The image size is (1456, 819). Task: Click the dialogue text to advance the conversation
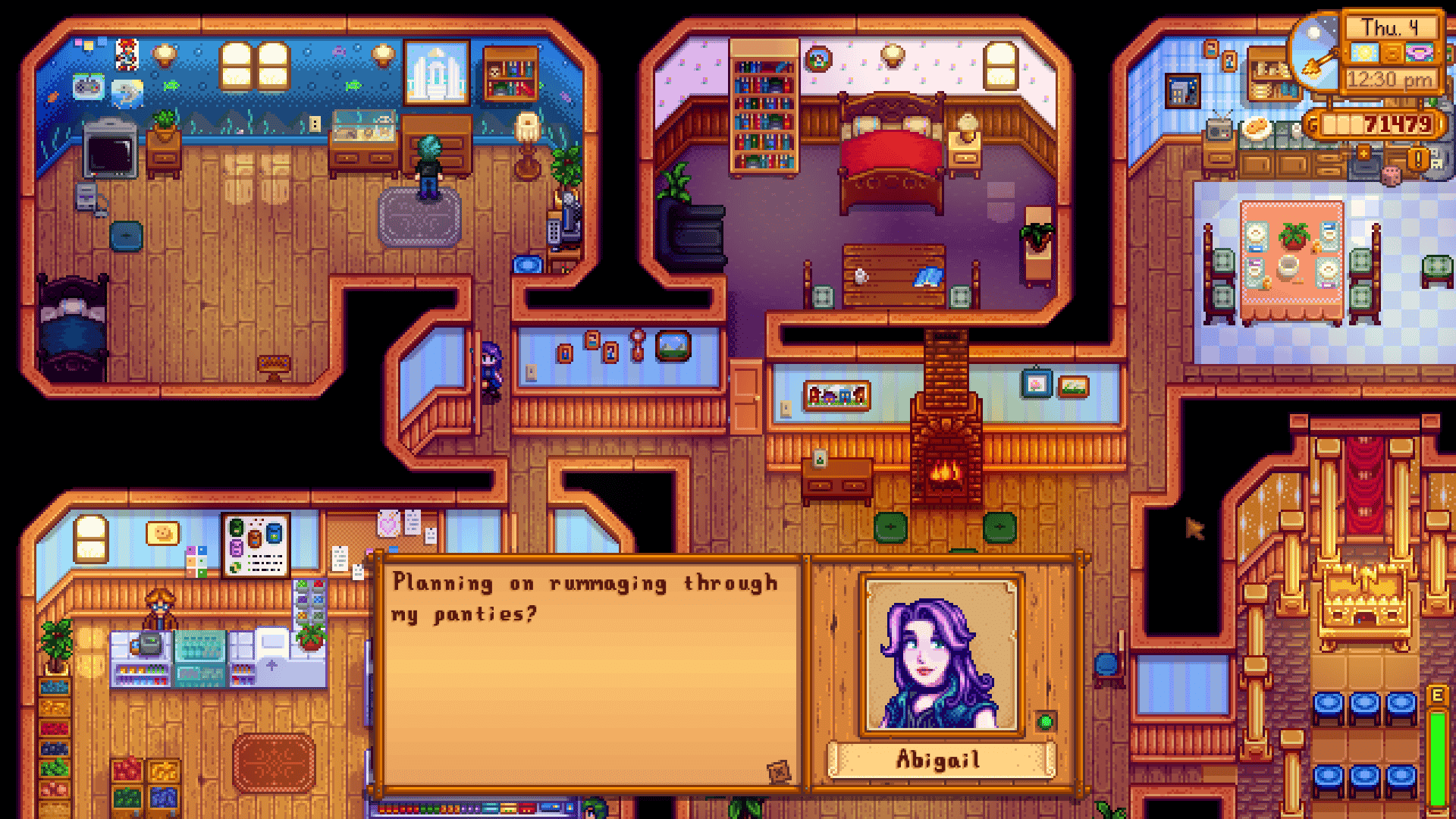584,599
